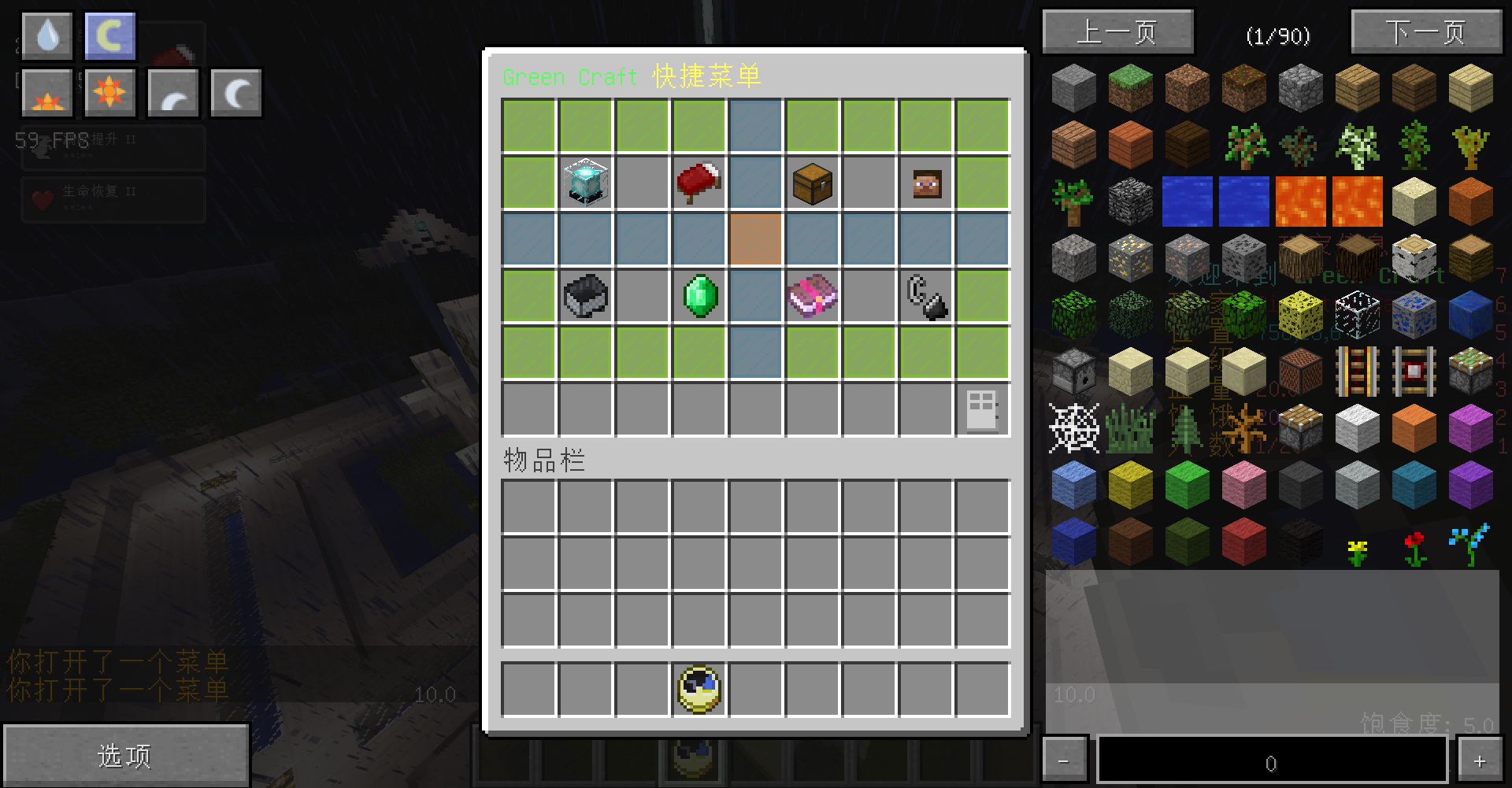This screenshot has height=788, width=1512.
Task: Select the emerald menu item
Action: click(x=699, y=296)
